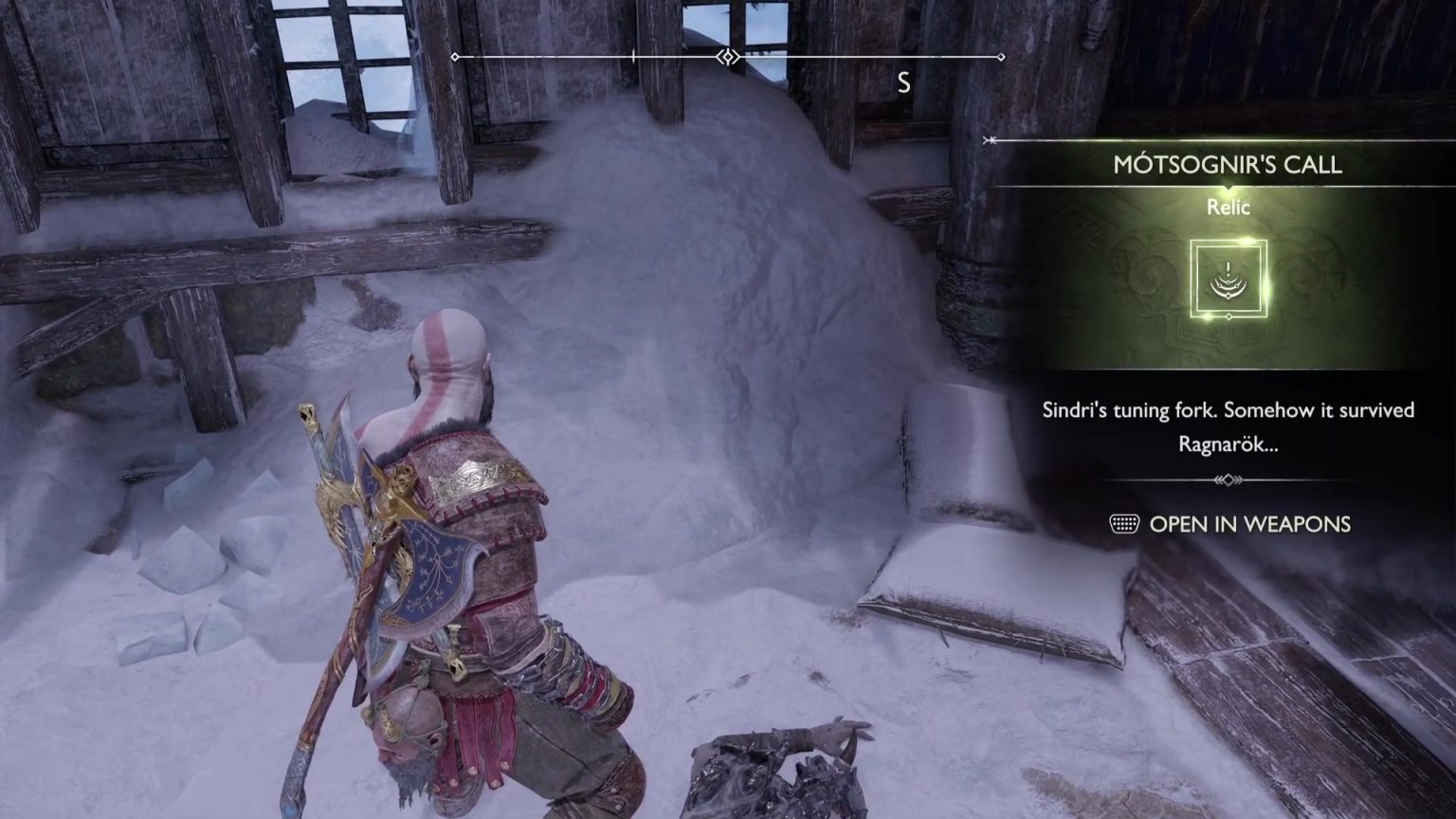The image size is (1456, 819).
Task: Click the arrow ornament left of the relic panel
Action: pos(992,140)
